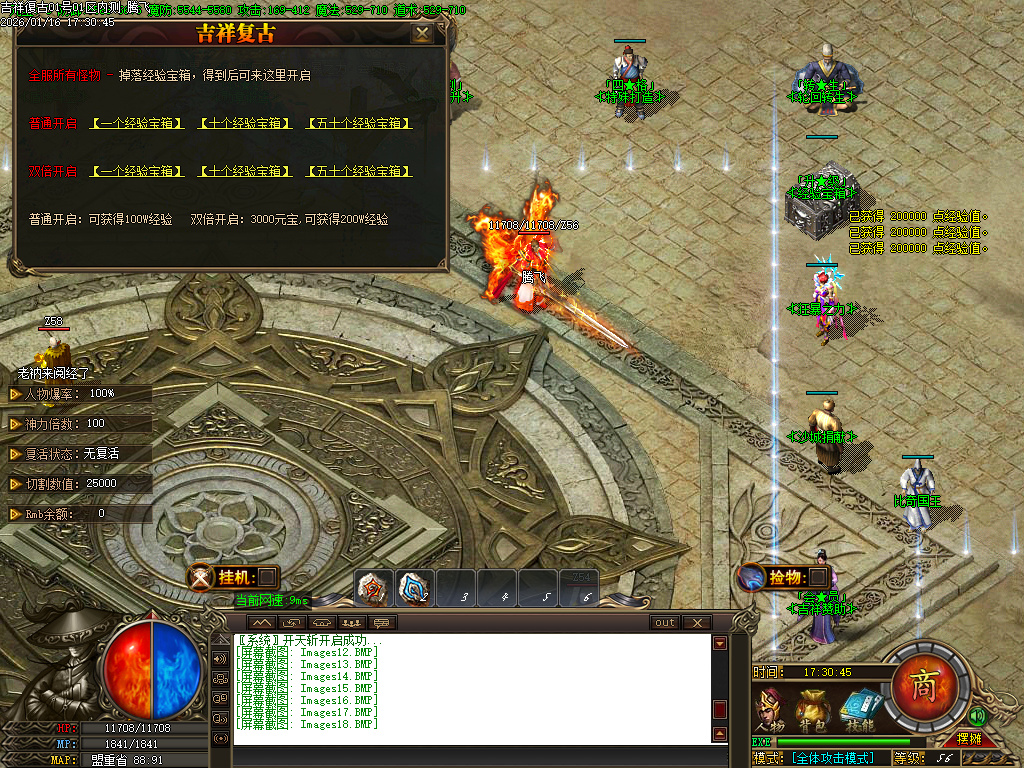Image resolution: width=1024 pixels, height=768 pixels.
Task: Toggle the 挂机 auto-battle checkbox
Action: pyautogui.click(x=267, y=577)
